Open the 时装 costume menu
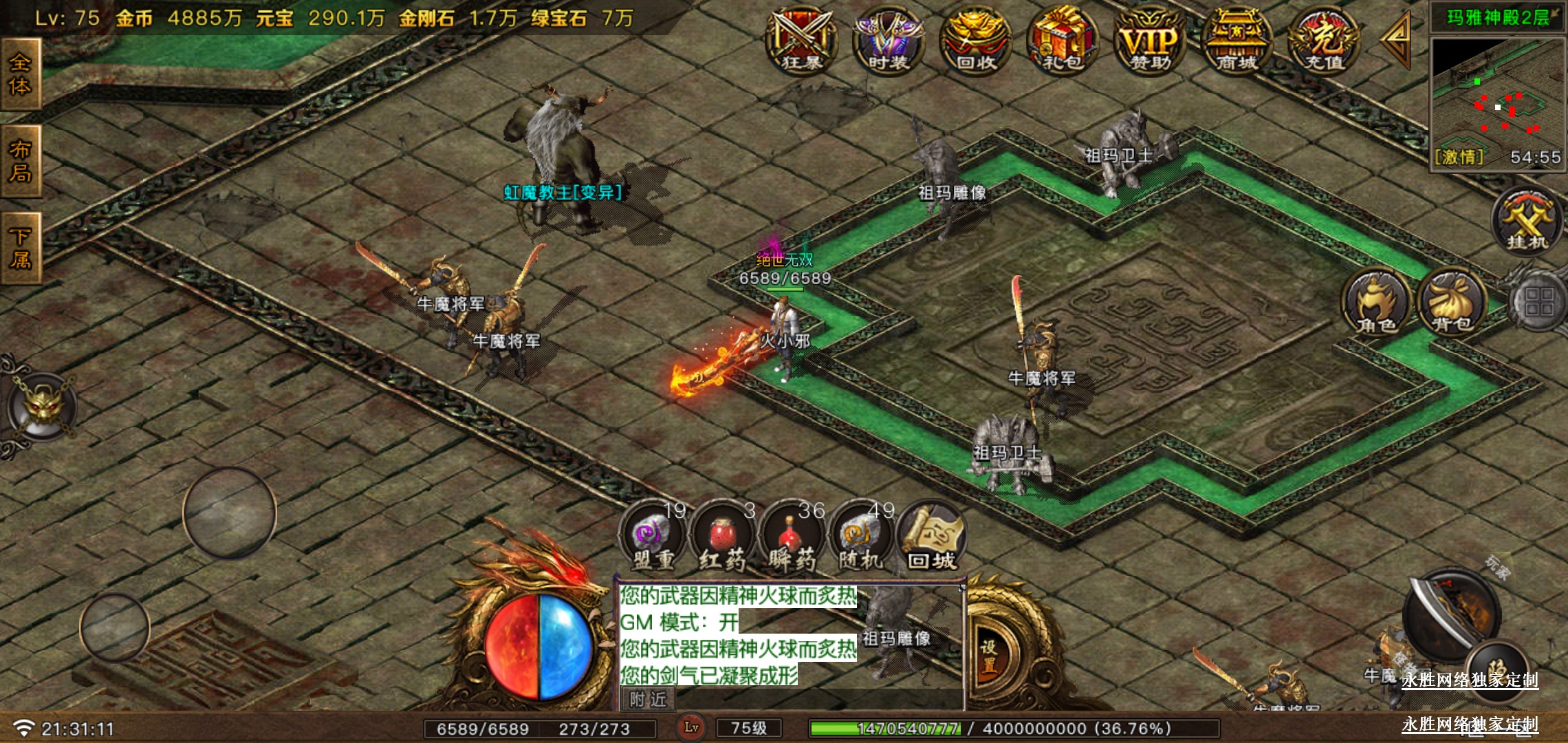 point(889,41)
